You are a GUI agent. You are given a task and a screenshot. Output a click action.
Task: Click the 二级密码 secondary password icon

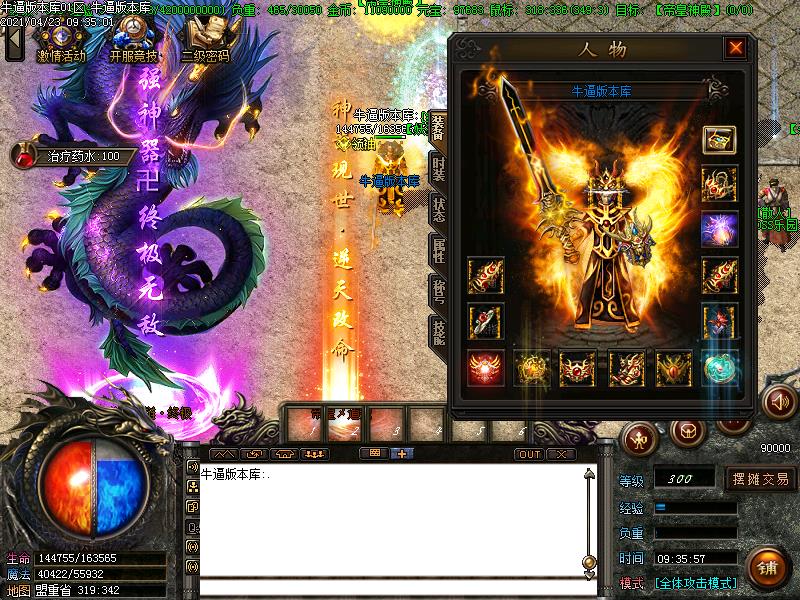(205, 41)
